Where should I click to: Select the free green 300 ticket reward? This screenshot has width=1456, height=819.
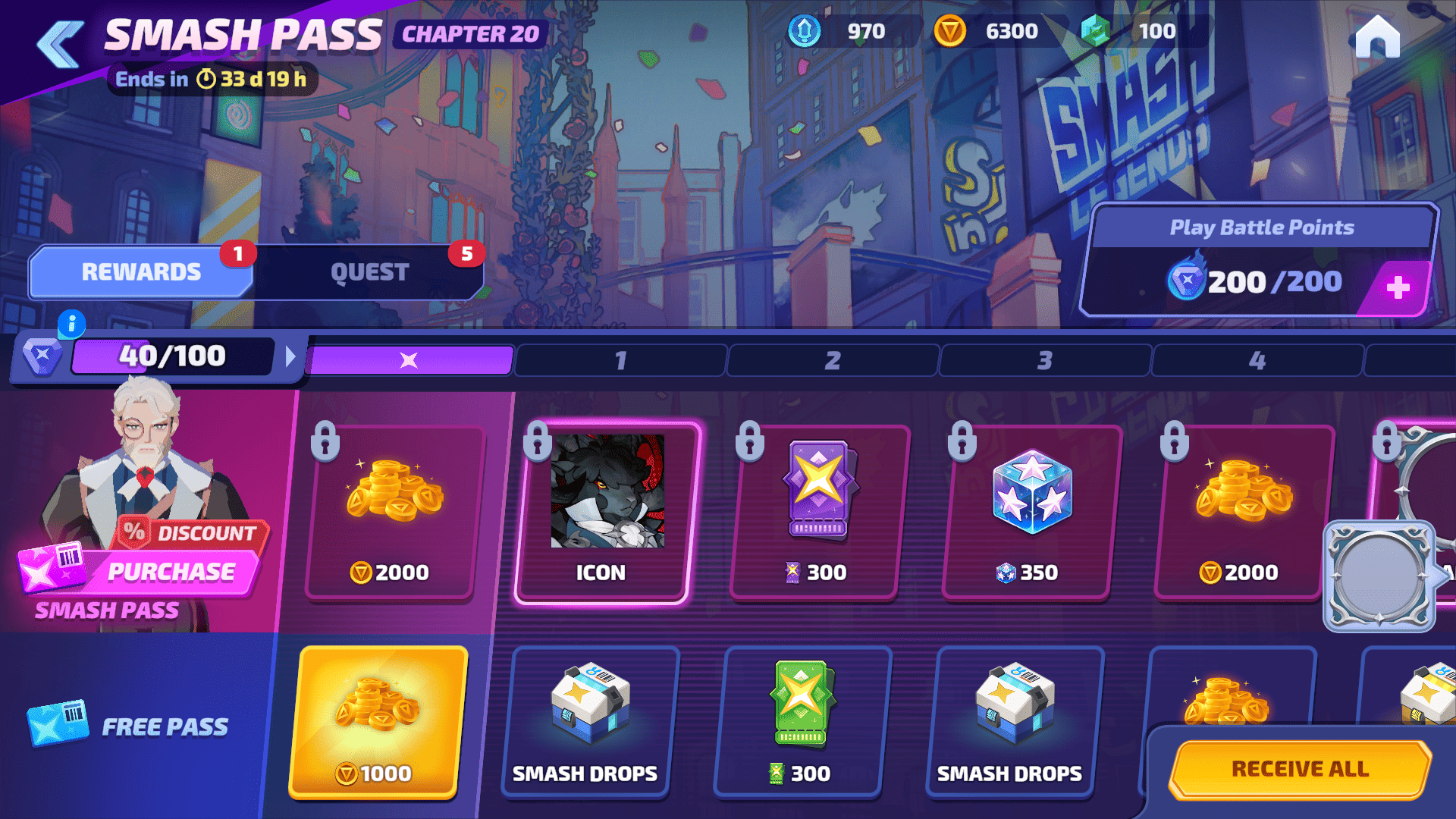pos(802,720)
